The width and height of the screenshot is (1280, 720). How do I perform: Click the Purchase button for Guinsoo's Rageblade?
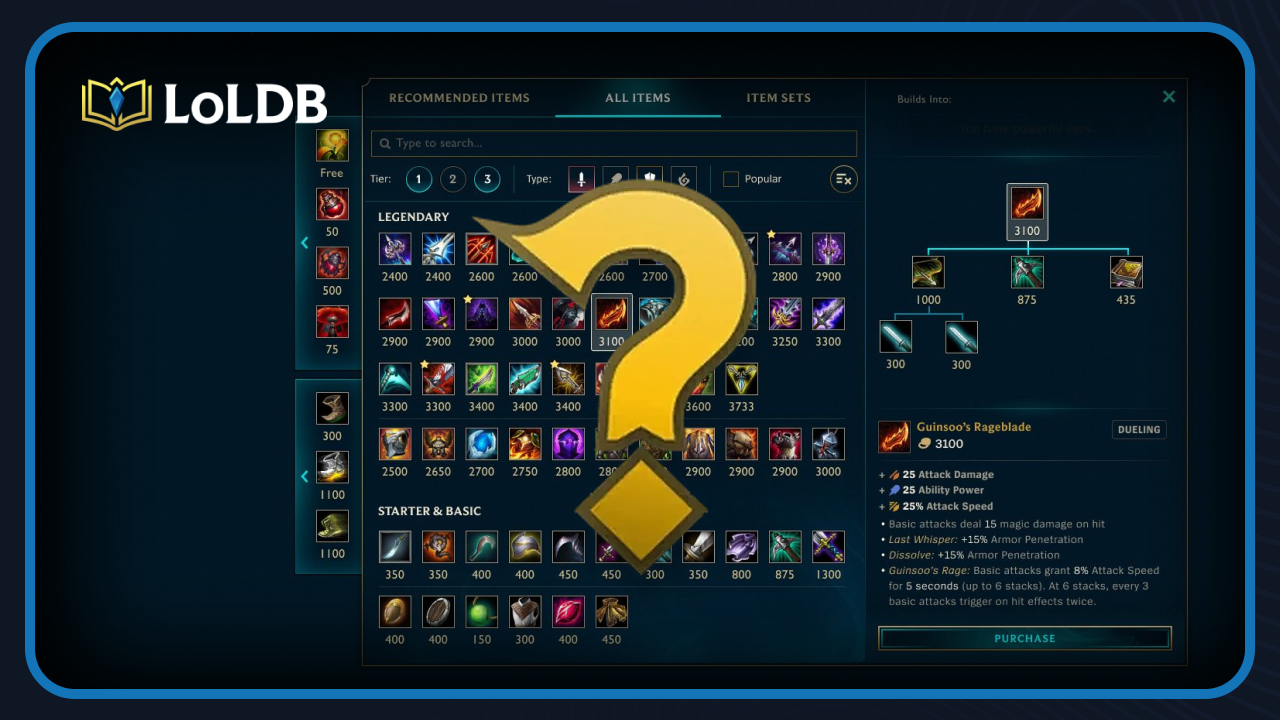pos(1024,637)
